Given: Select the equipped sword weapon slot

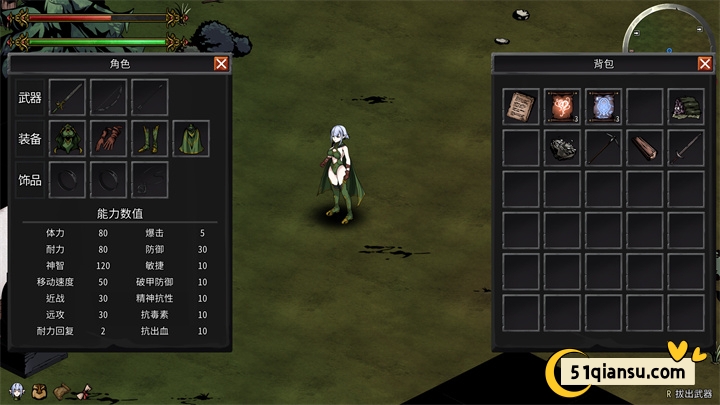Looking at the screenshot, I should [67, 98].
